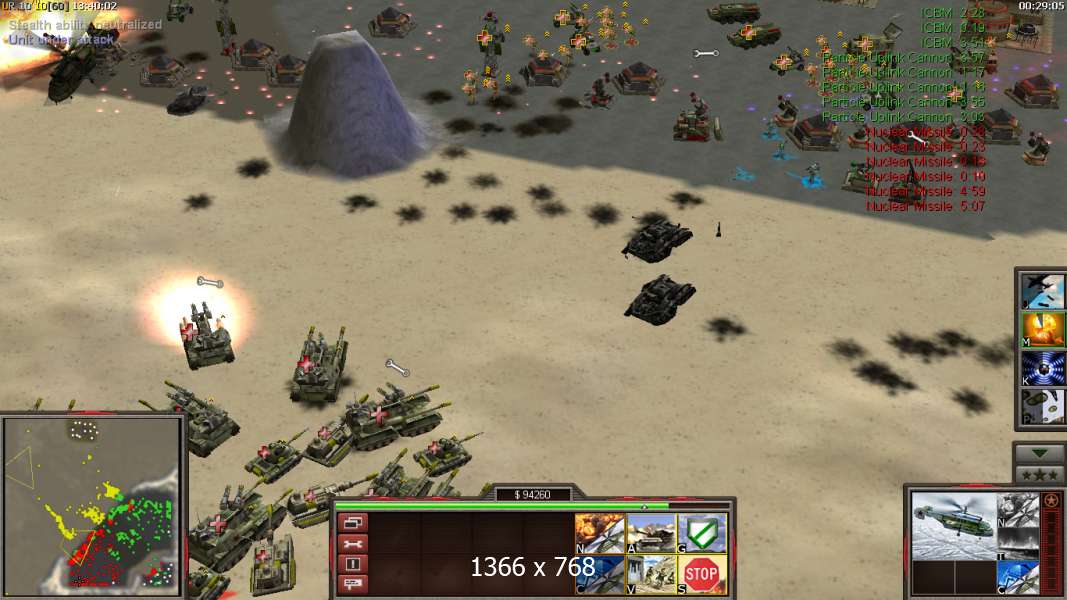Trigger the nuclear explosion power shortcut
Screen dimensions: 1067x600
click(1042, 329)
